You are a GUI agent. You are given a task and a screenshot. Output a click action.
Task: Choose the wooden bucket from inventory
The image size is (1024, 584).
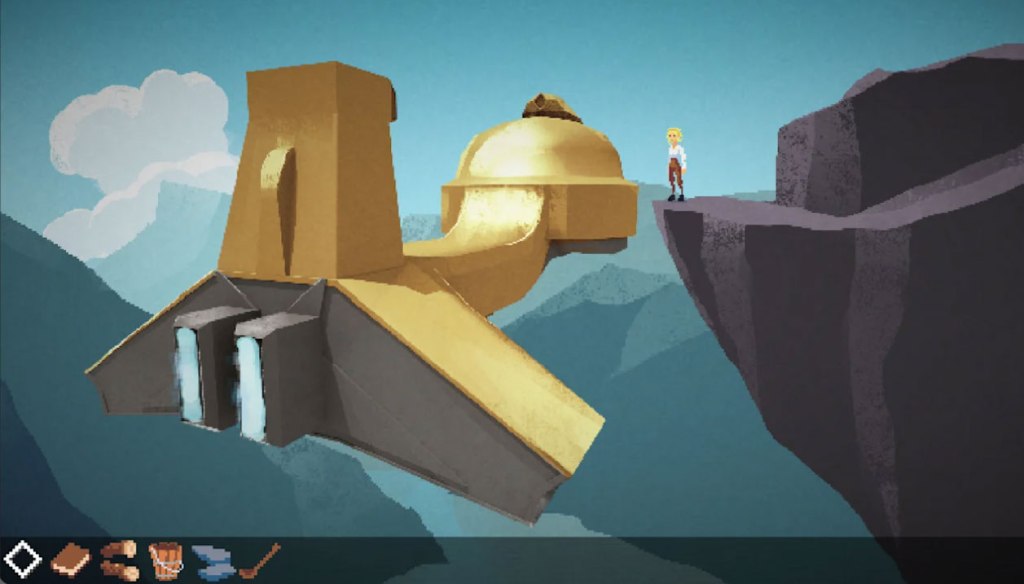[165, 560]
